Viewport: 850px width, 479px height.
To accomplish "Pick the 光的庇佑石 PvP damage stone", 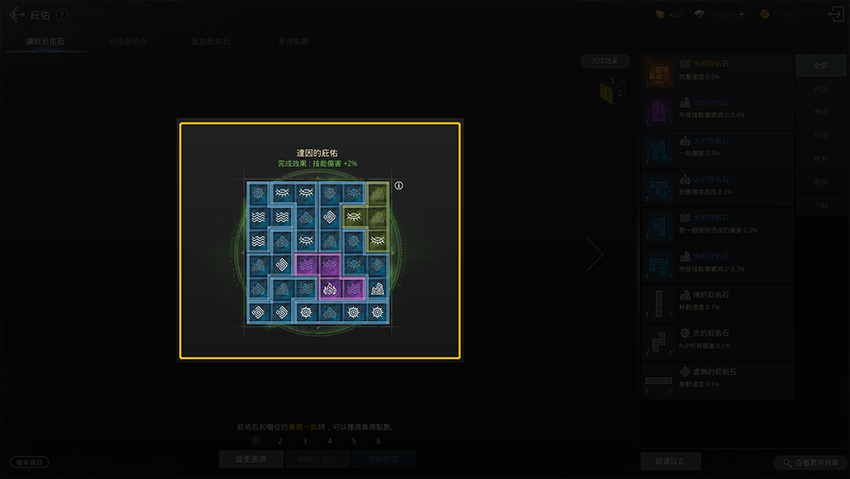I will pos(717,339).
